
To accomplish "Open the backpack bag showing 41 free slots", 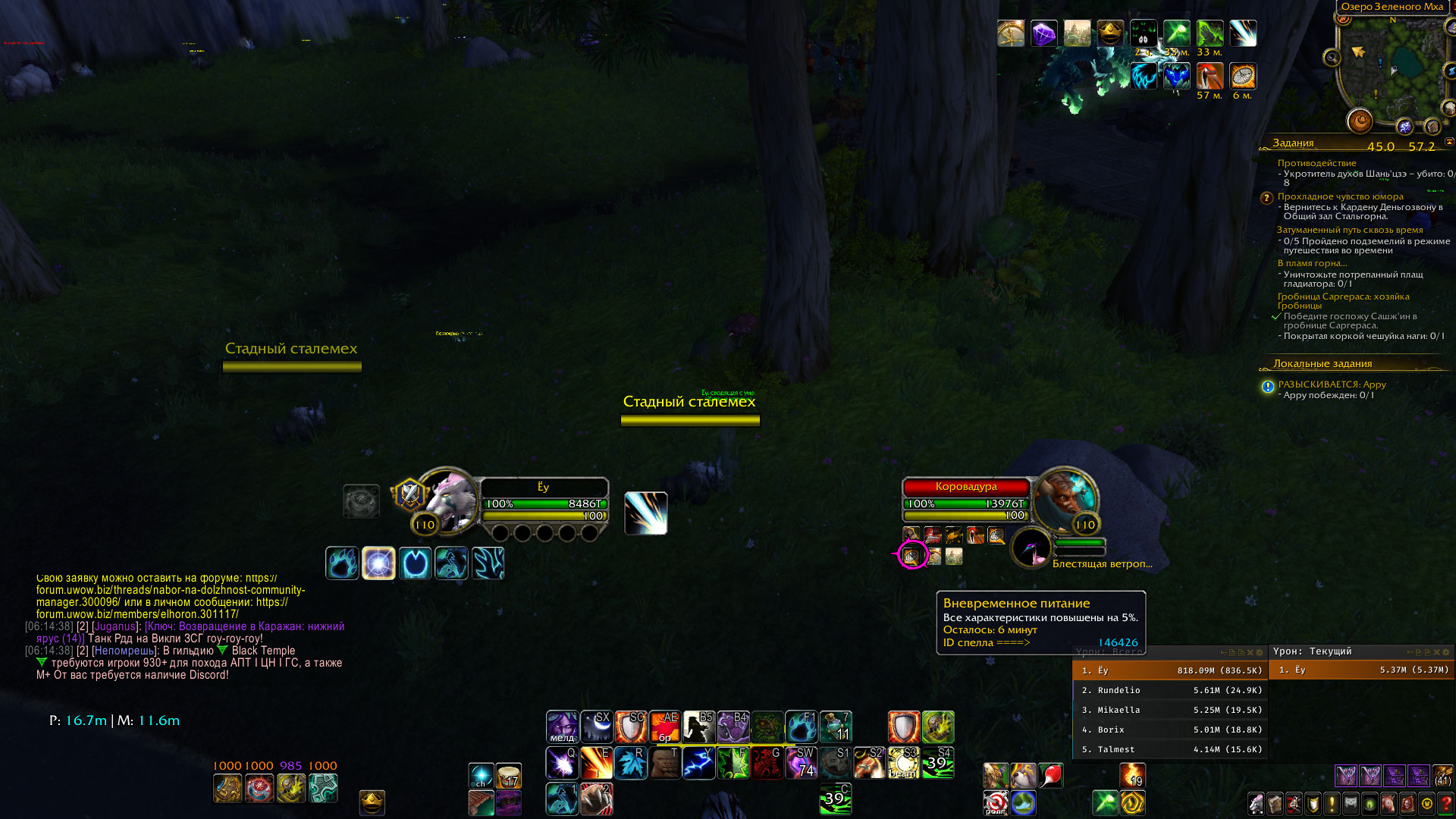I will 1442,775.
